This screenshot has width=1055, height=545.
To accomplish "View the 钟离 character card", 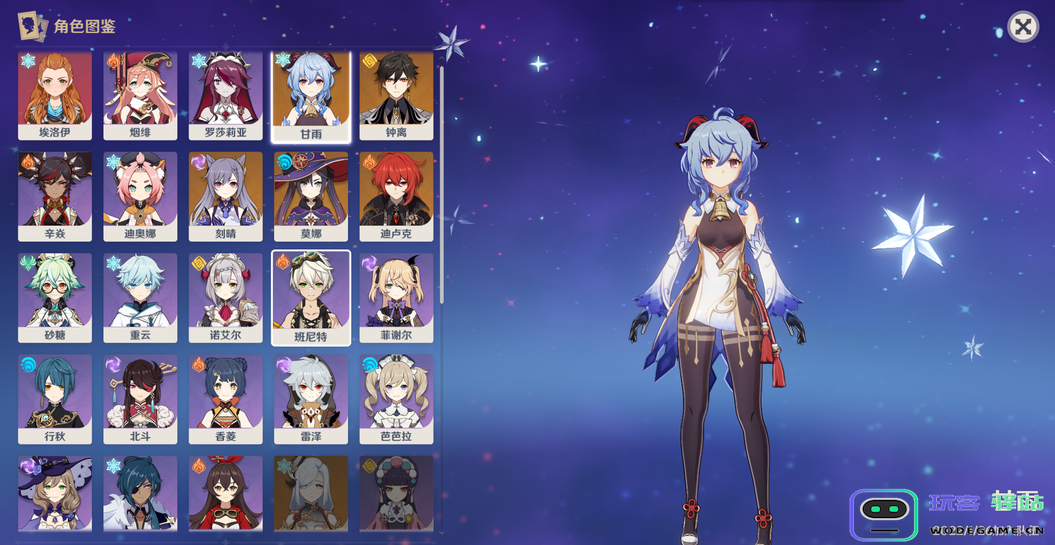I will coord(396,95).
